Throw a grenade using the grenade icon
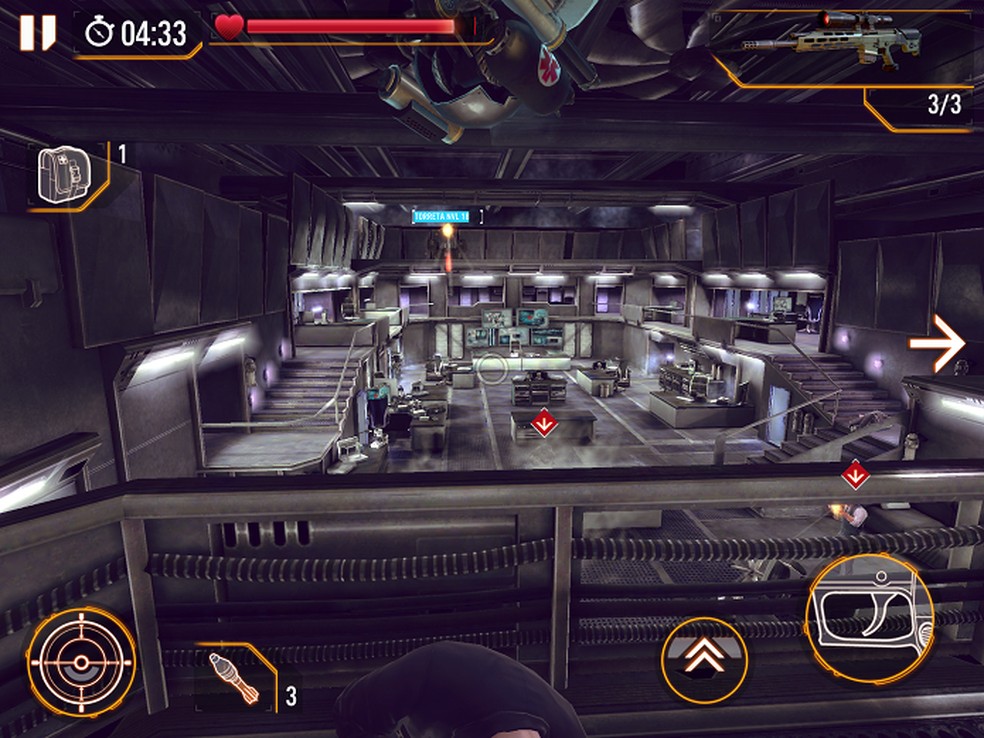The width and height of the screenshot is (984, 738). [238, 680]
